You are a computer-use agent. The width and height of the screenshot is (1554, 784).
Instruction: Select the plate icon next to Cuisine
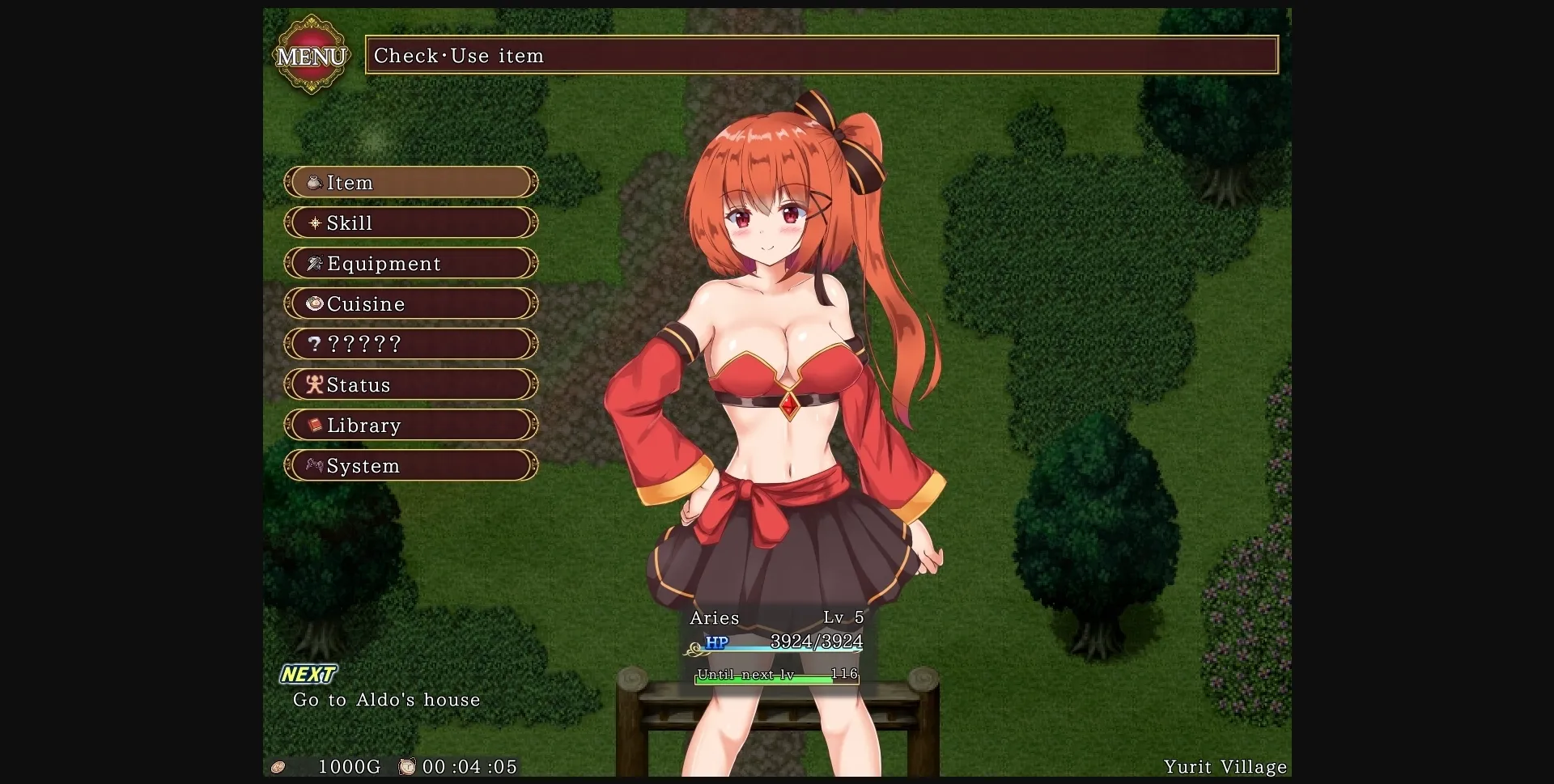(313, 304)
